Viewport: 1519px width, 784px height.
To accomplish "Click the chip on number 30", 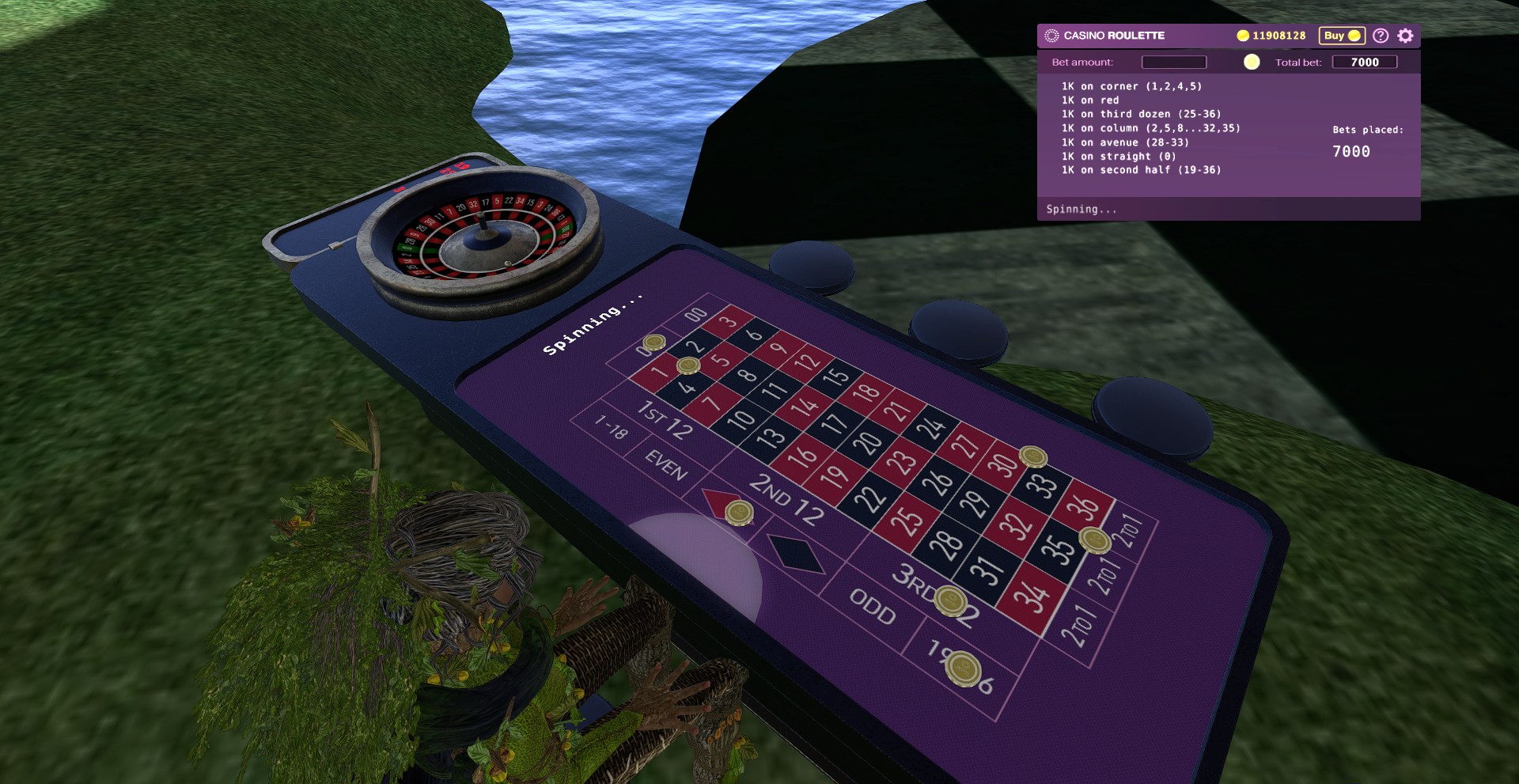I will tap(1033, 456).
